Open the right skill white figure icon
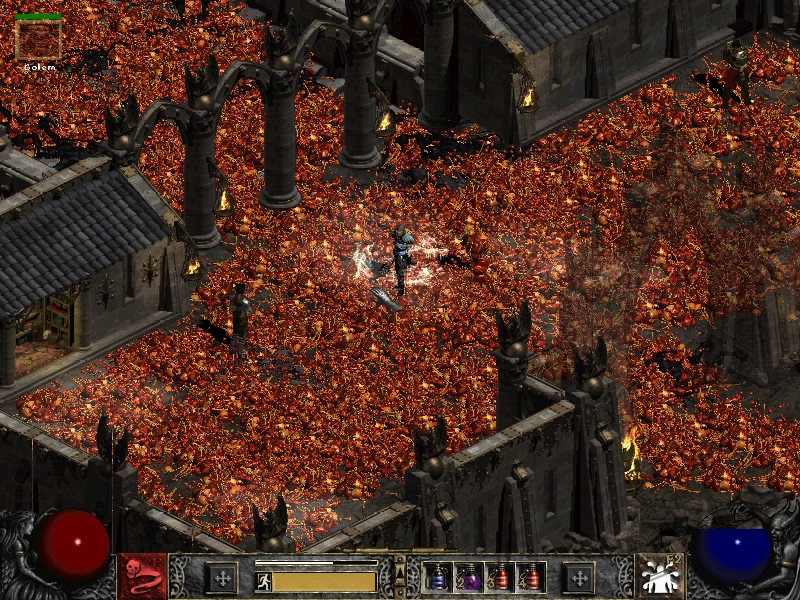800x600 pixels. [659, 577]
